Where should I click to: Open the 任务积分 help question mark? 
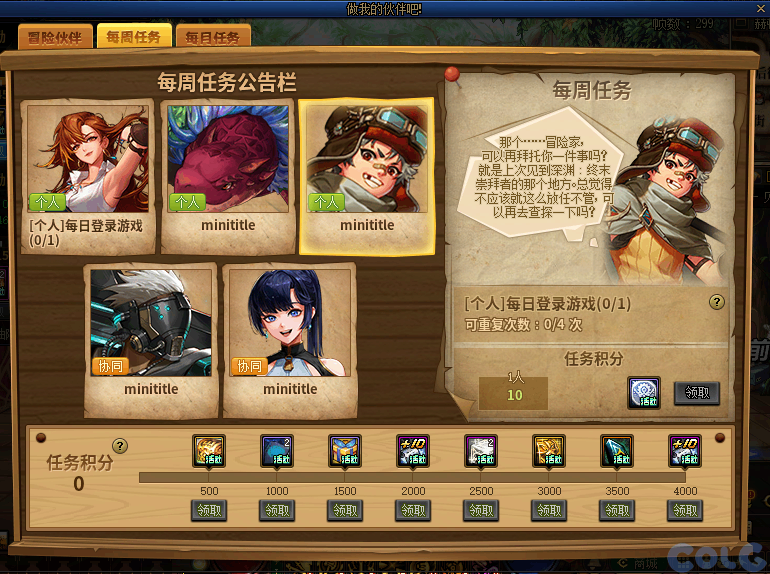tap(120, 445)
